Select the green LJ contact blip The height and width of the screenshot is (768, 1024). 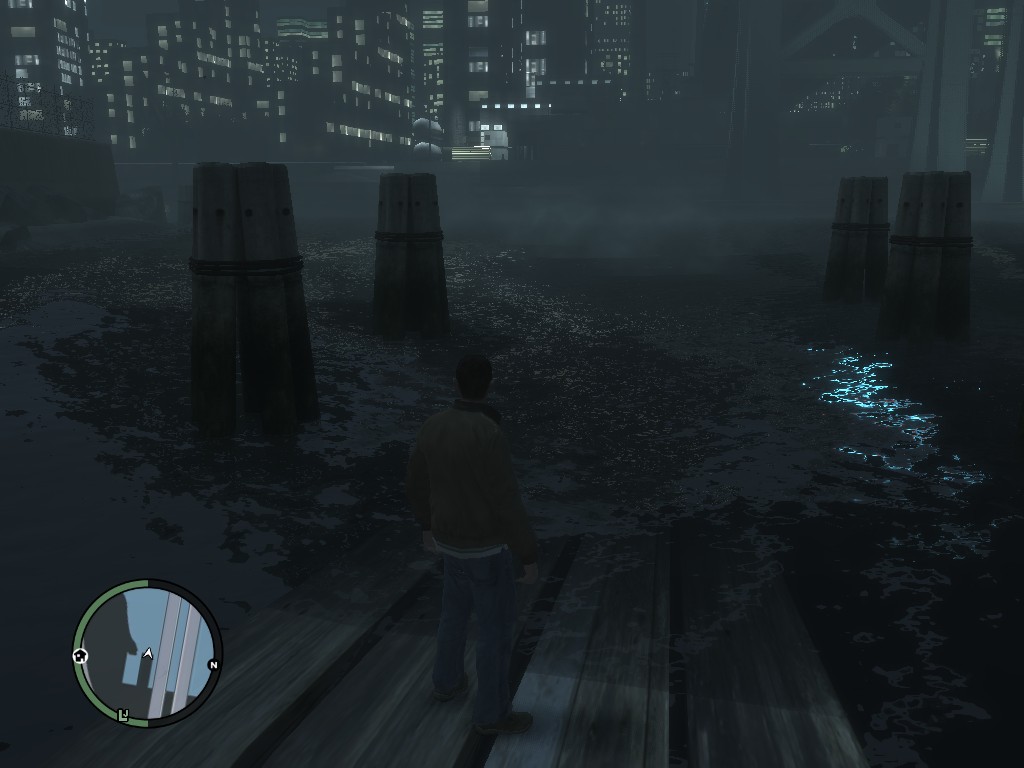124,715
